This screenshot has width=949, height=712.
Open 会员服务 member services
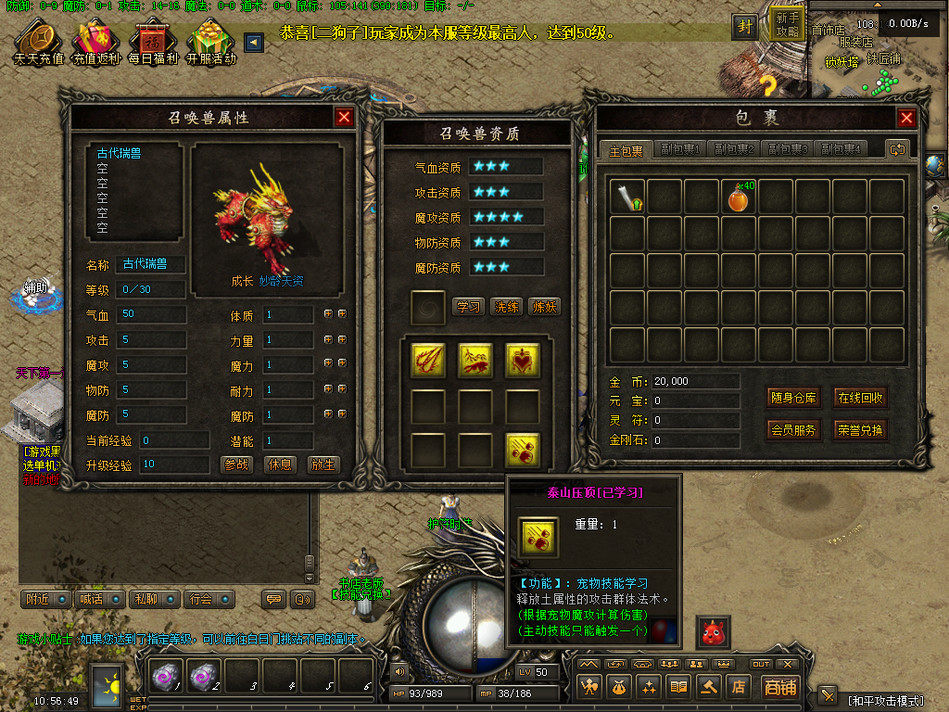(x=794, y=431)
